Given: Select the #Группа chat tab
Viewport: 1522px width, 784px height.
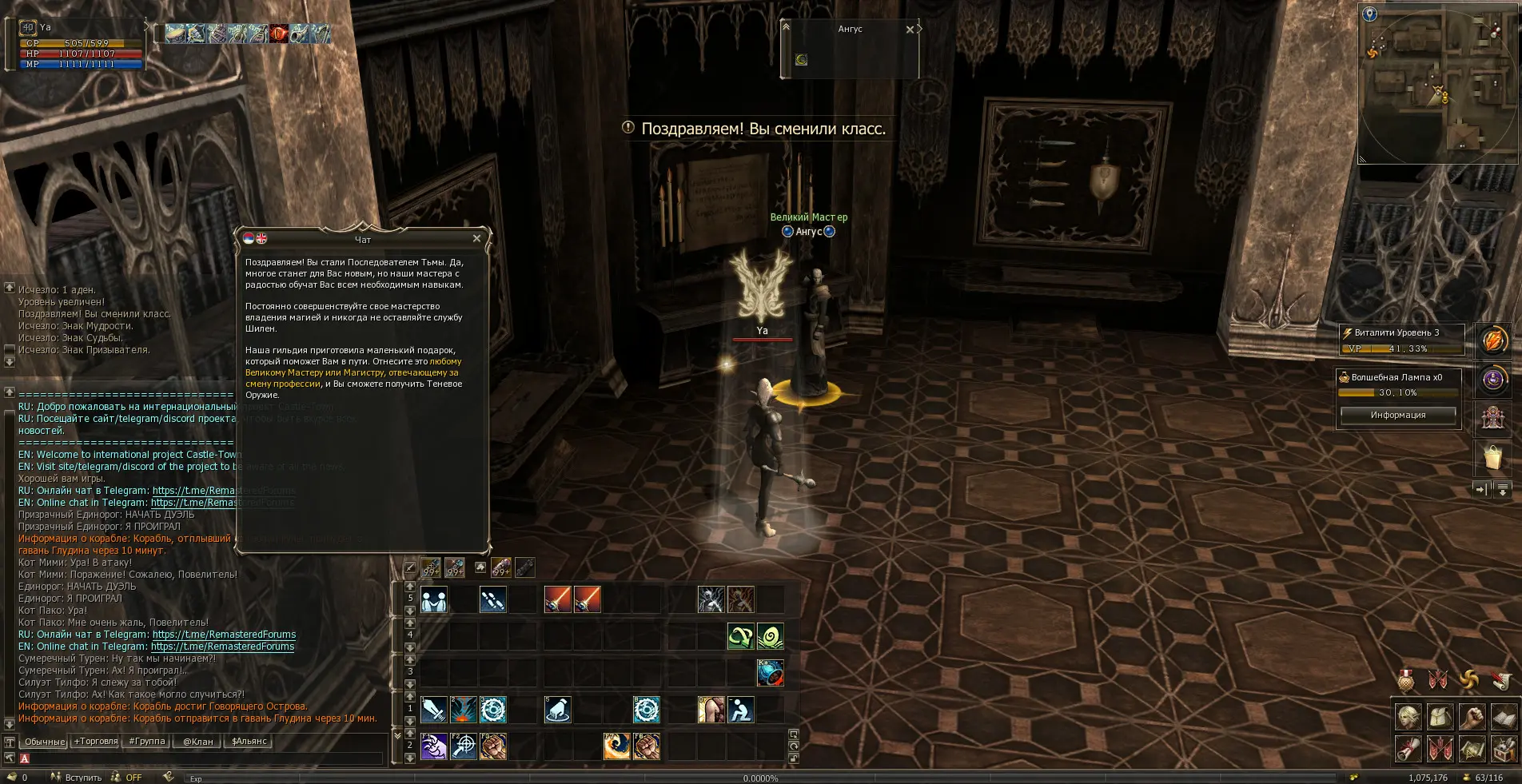Looking at the screenshot, I should [147, 742].
